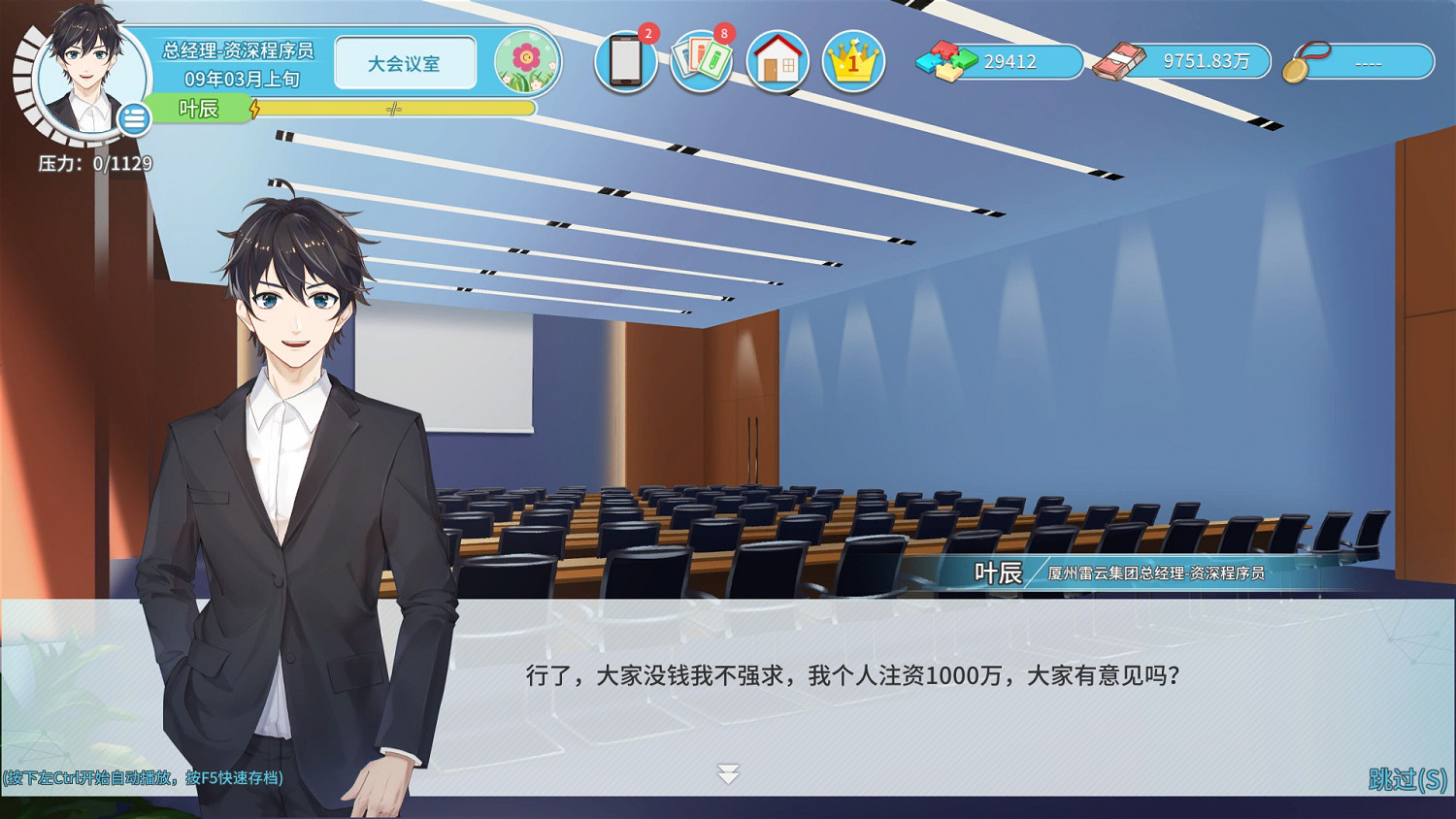Screen dimensions: 1456x819
Task: Click the home icon in the top bar
Action: [x=778, y=61]
